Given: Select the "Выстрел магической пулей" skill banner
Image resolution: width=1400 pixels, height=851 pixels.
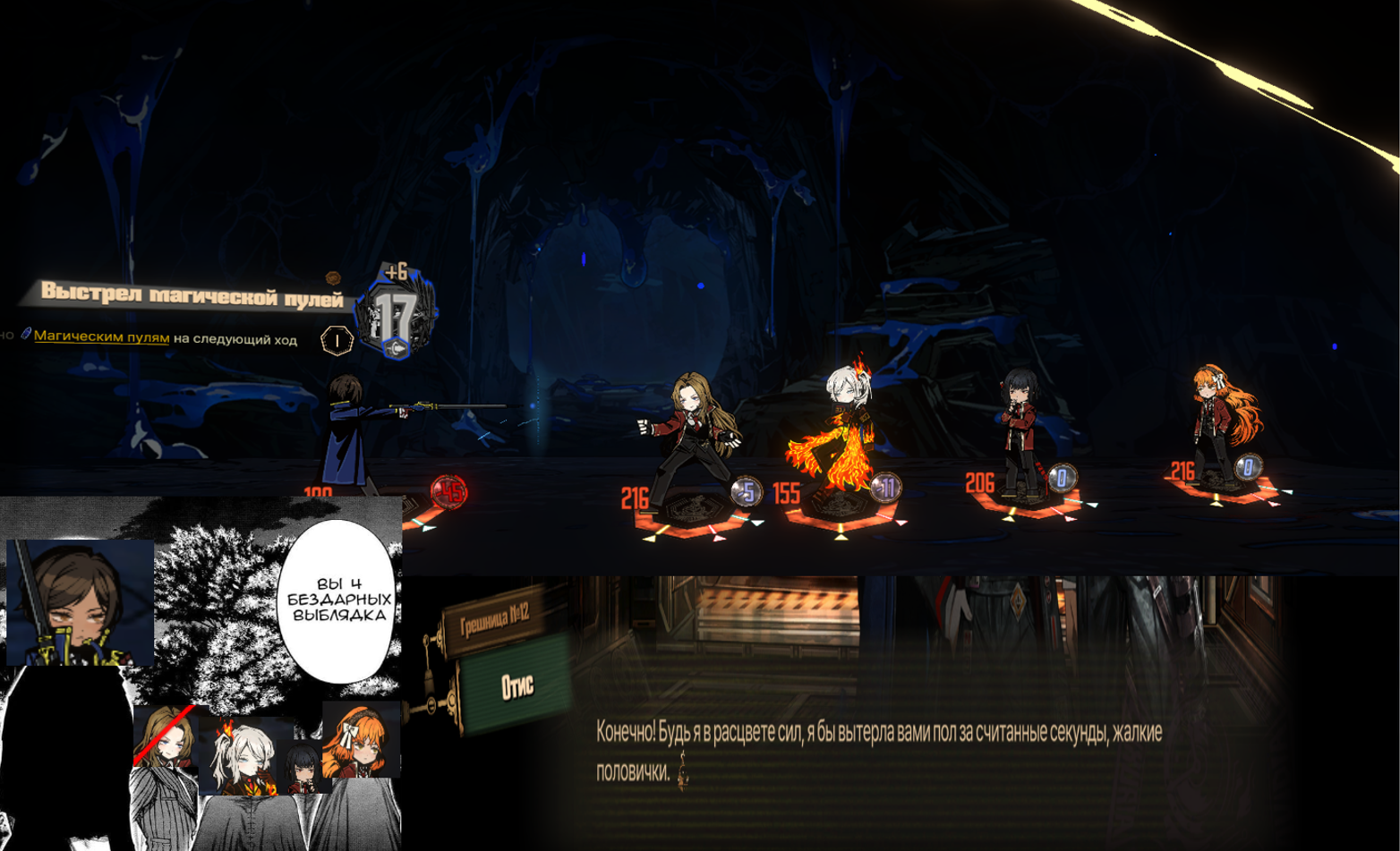Looking at the screenshot, I should click(x=192, y=294).
